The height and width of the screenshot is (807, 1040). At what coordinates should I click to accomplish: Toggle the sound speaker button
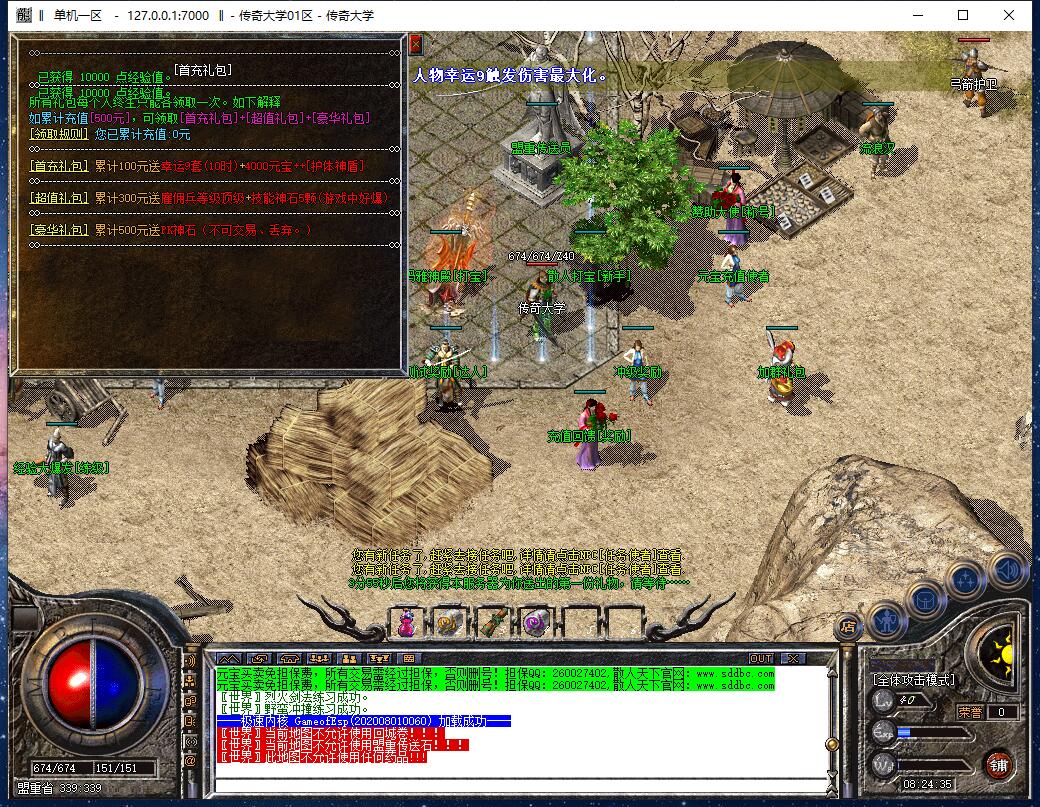tap(1006, 569)
